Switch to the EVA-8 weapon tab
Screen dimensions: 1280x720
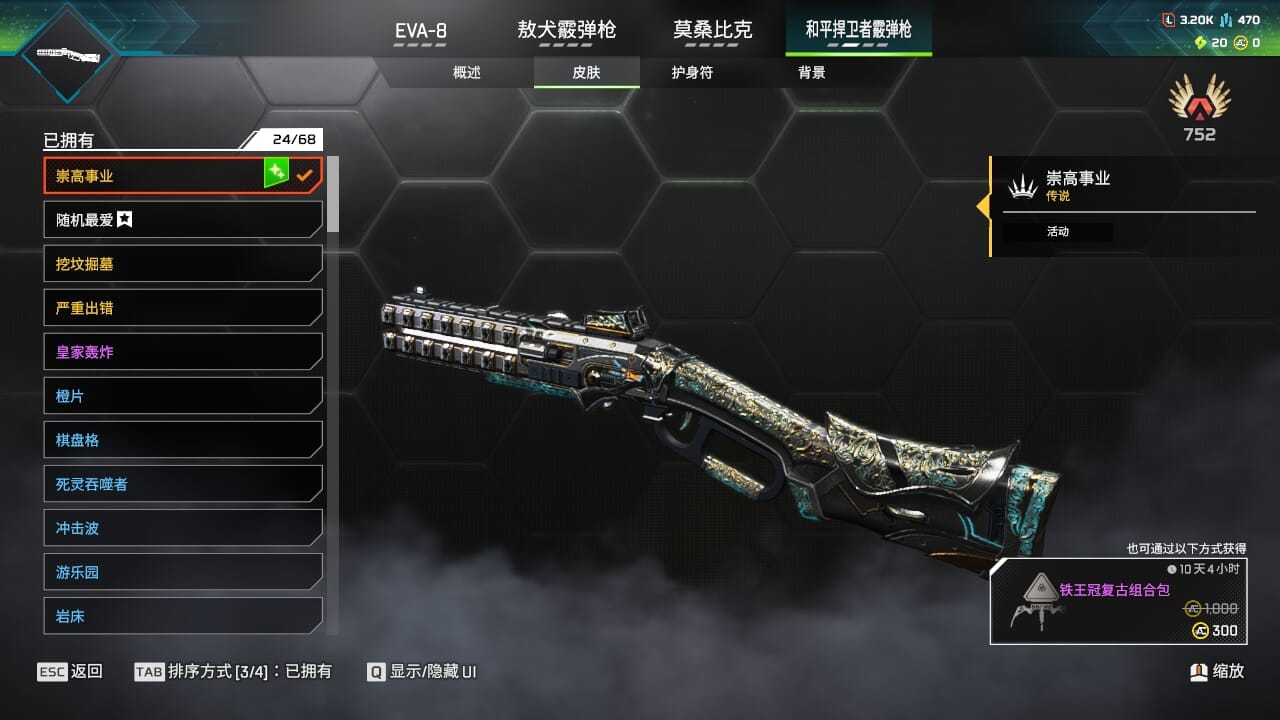point(421,30)
